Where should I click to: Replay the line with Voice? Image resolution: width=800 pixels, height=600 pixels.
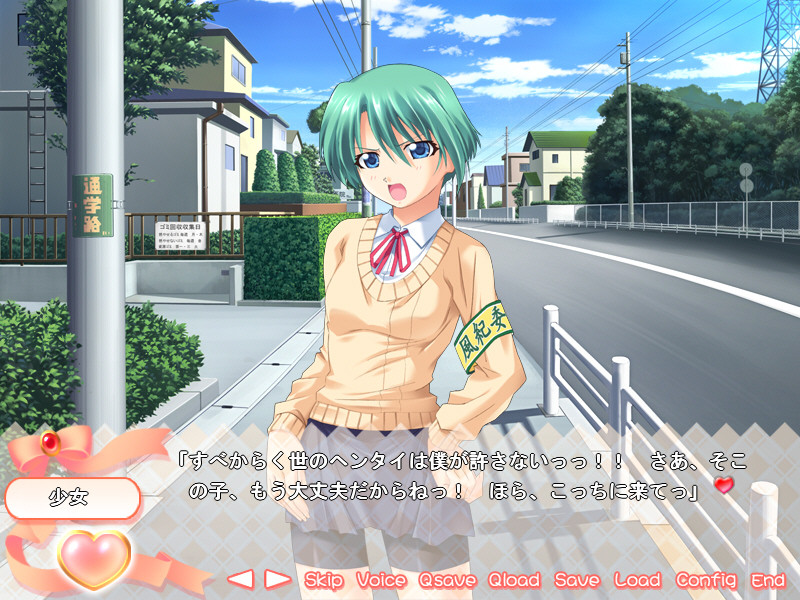381,580
